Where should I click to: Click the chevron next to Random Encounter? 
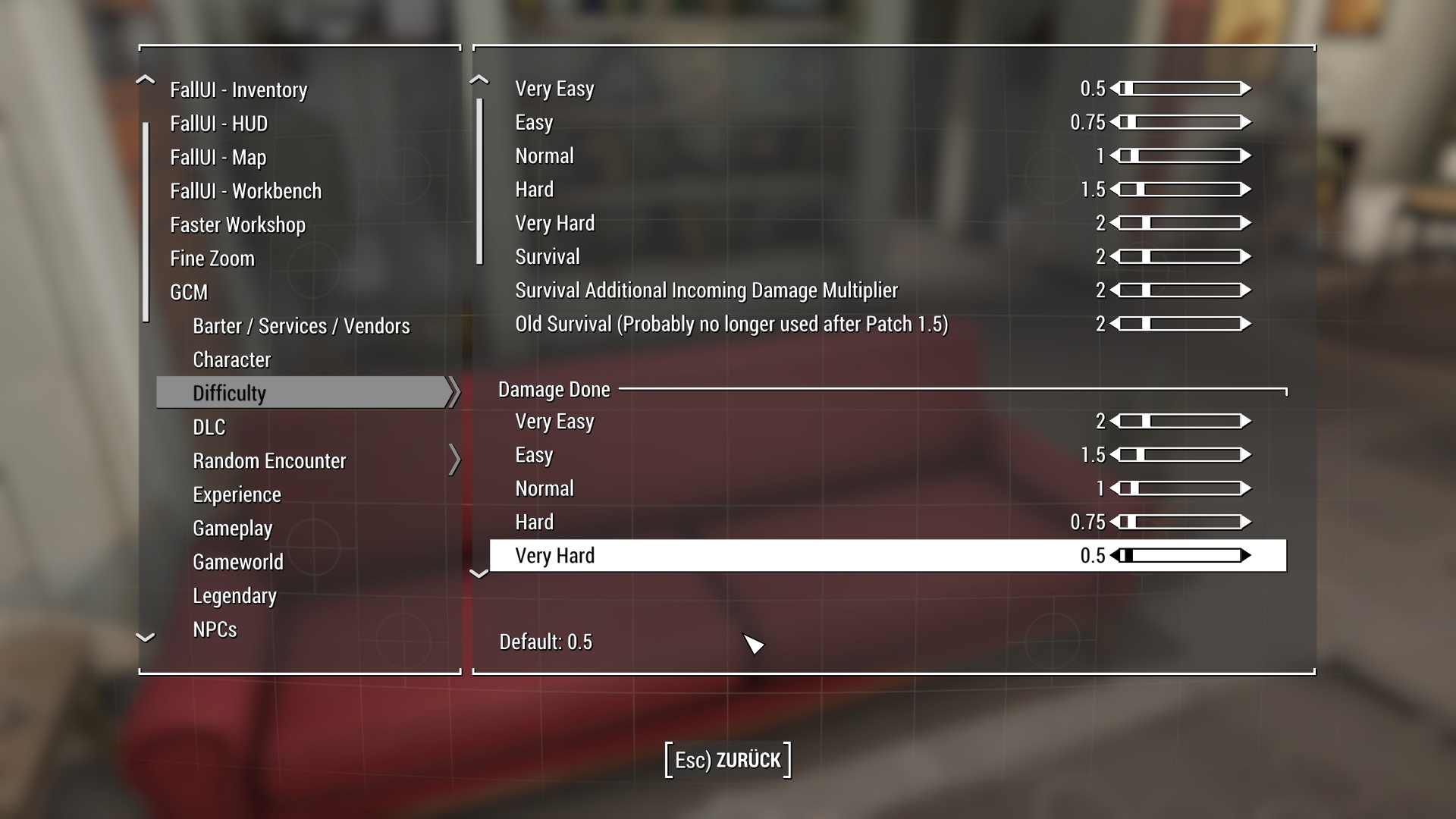point(455,460)
